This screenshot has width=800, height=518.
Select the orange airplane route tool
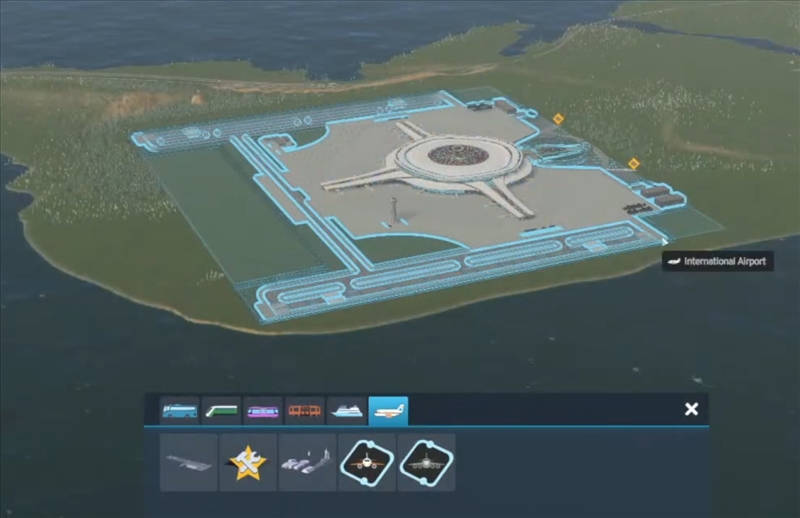367,462
